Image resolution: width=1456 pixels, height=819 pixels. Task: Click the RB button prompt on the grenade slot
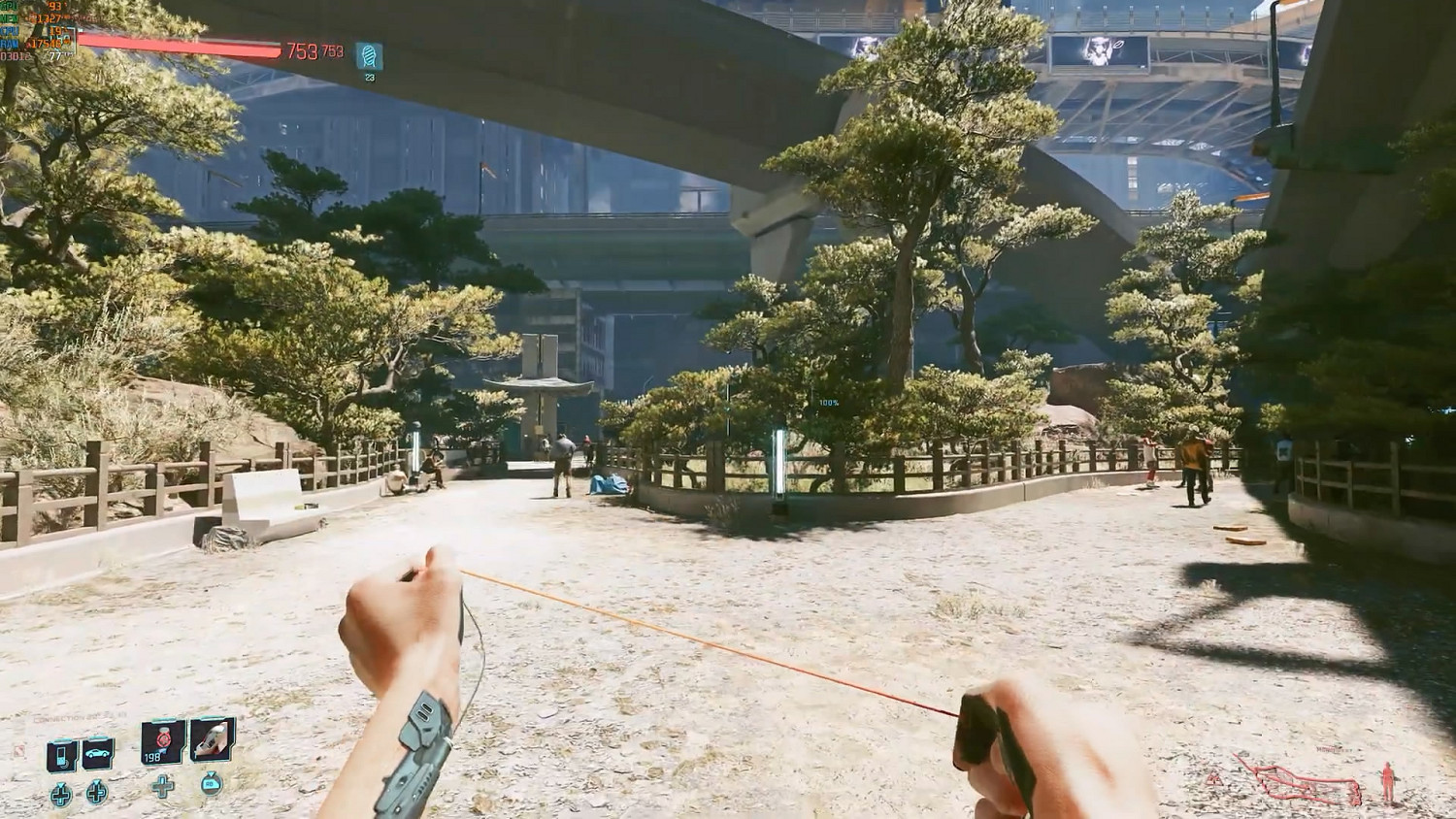click(x=210, y=784)
